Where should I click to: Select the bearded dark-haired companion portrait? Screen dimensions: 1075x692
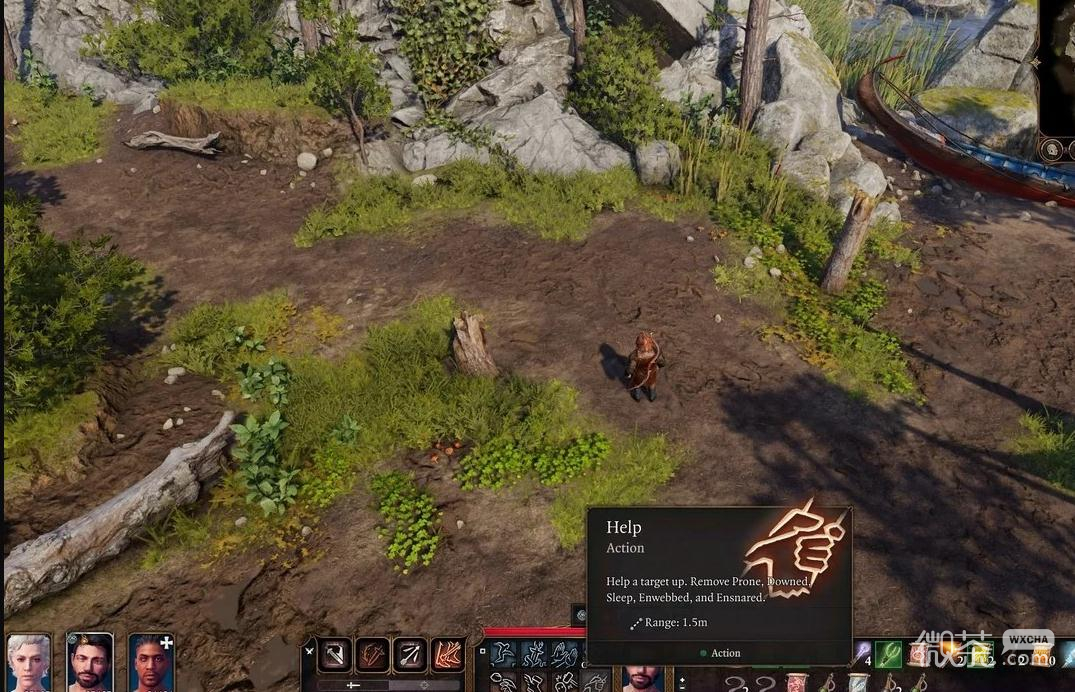point(89,662)
